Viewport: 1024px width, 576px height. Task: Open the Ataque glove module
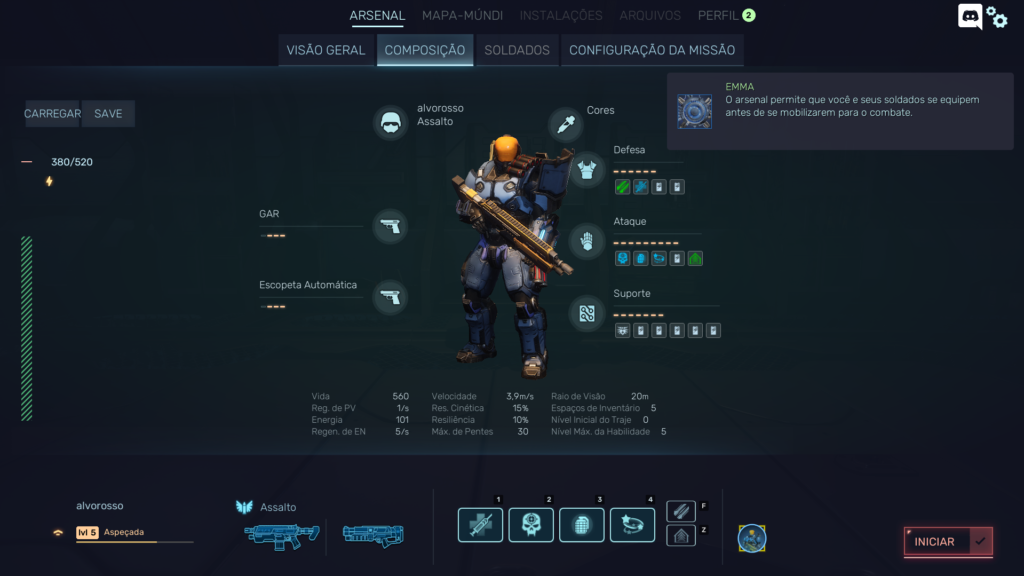coord(587,241)
